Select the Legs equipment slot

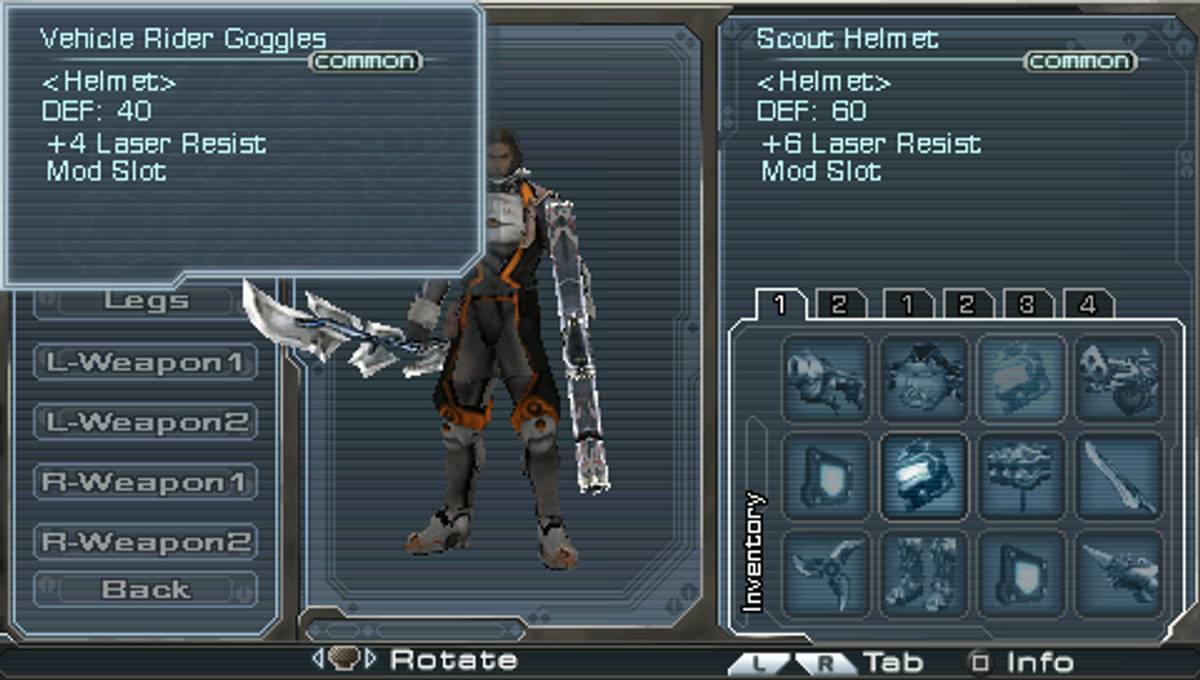[x=145, y=301]
